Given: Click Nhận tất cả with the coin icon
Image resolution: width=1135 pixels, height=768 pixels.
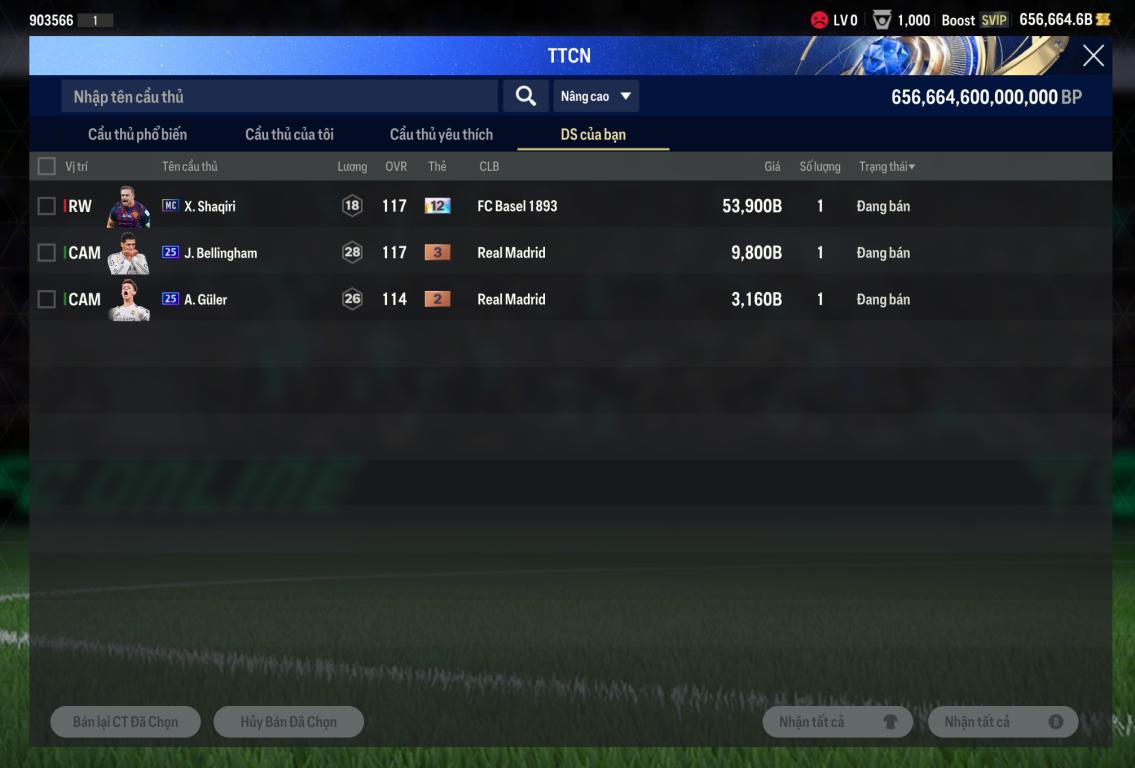Looking at the screenshot, I should [1002, 722].
